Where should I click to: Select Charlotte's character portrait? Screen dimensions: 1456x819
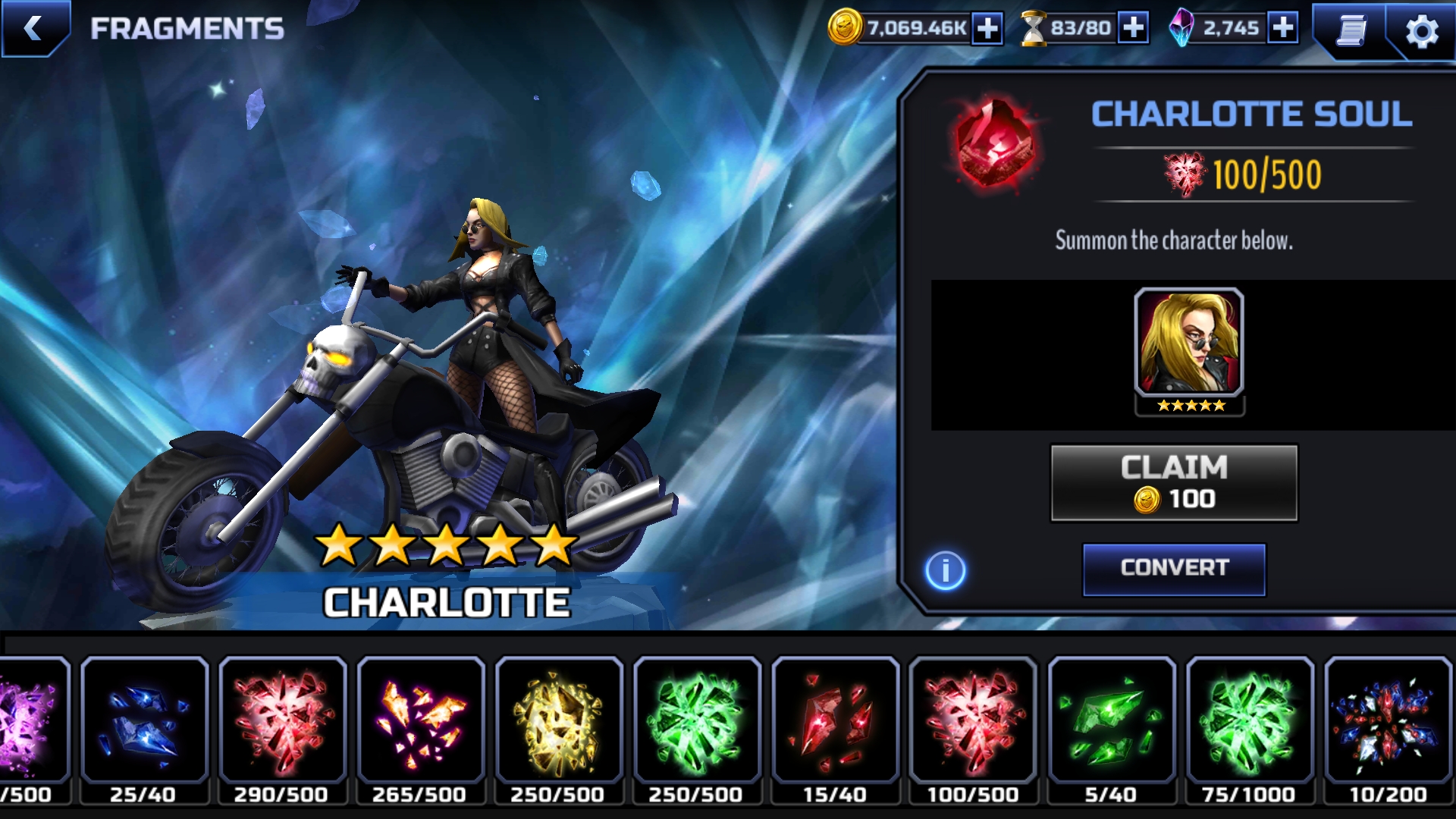point(1188,345)
